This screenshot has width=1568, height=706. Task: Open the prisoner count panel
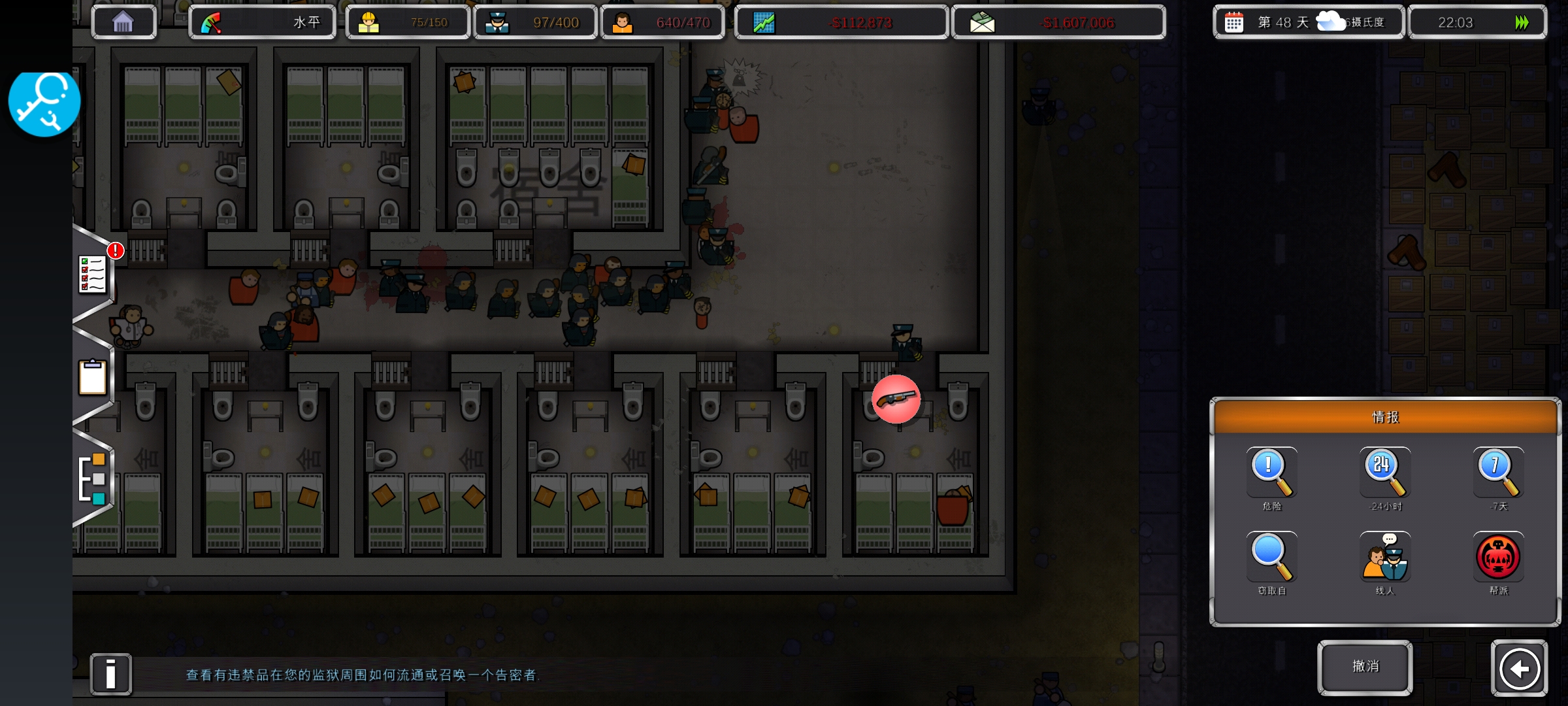point(662,23)
